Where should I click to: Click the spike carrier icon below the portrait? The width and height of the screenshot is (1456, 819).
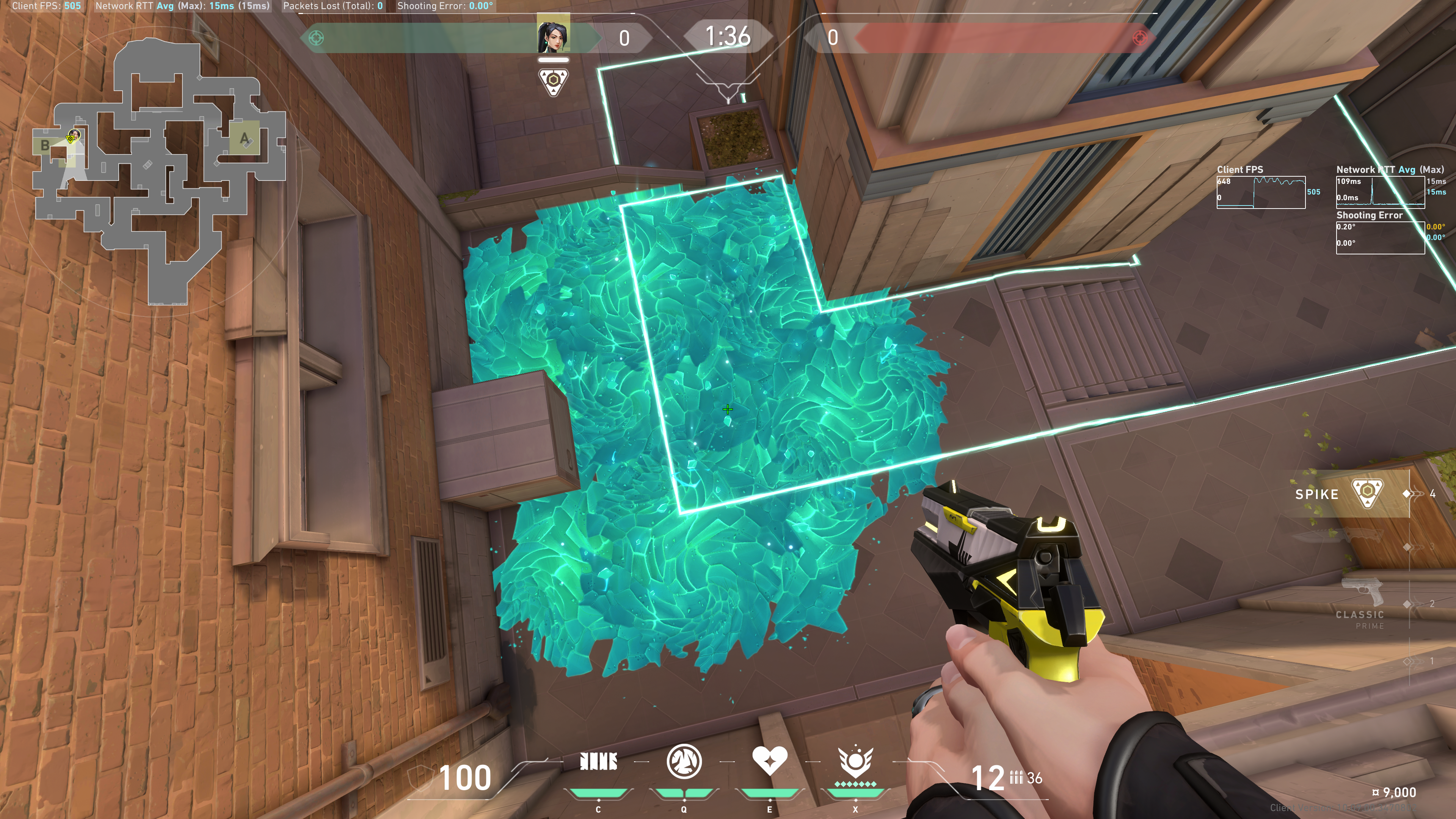[553, 82]
